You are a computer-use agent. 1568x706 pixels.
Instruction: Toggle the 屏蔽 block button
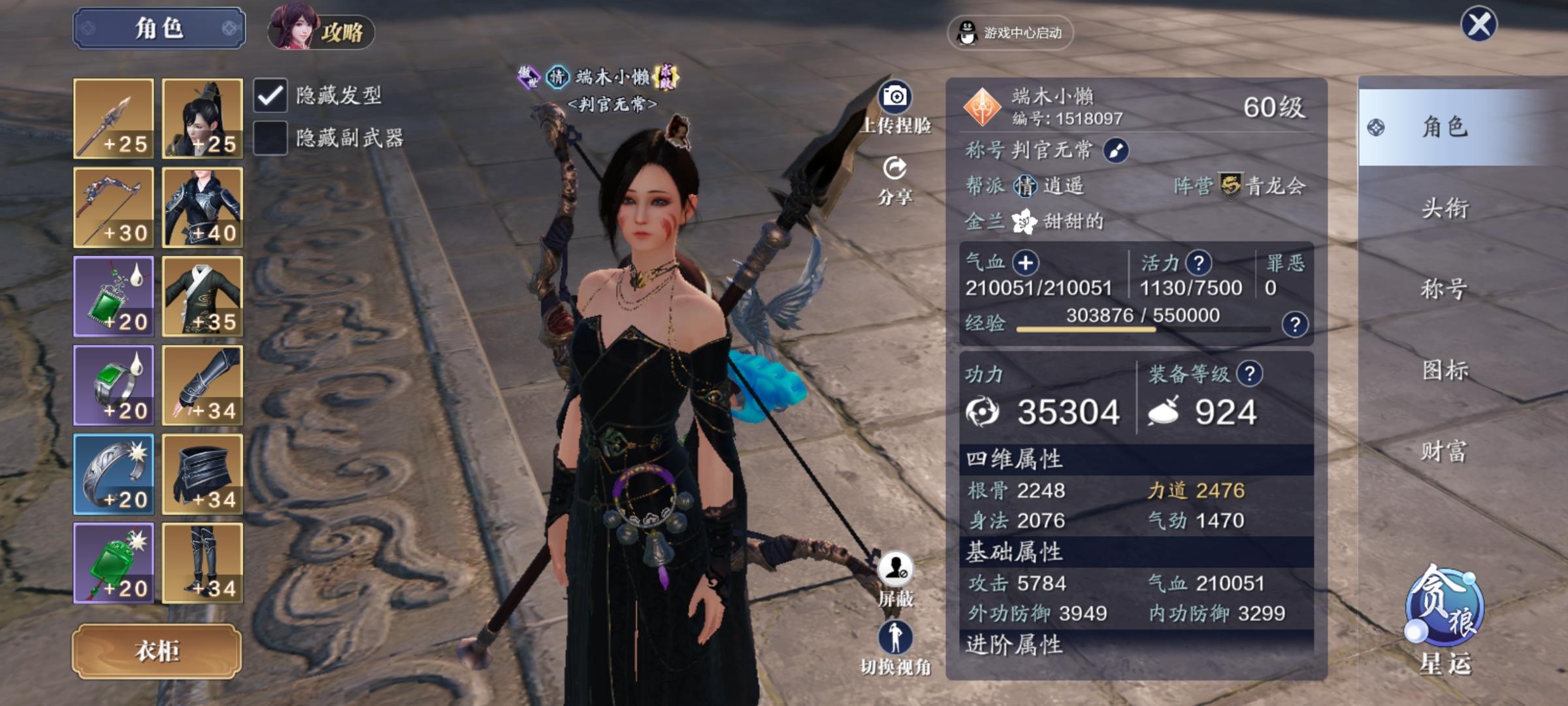tap(895, 579)
